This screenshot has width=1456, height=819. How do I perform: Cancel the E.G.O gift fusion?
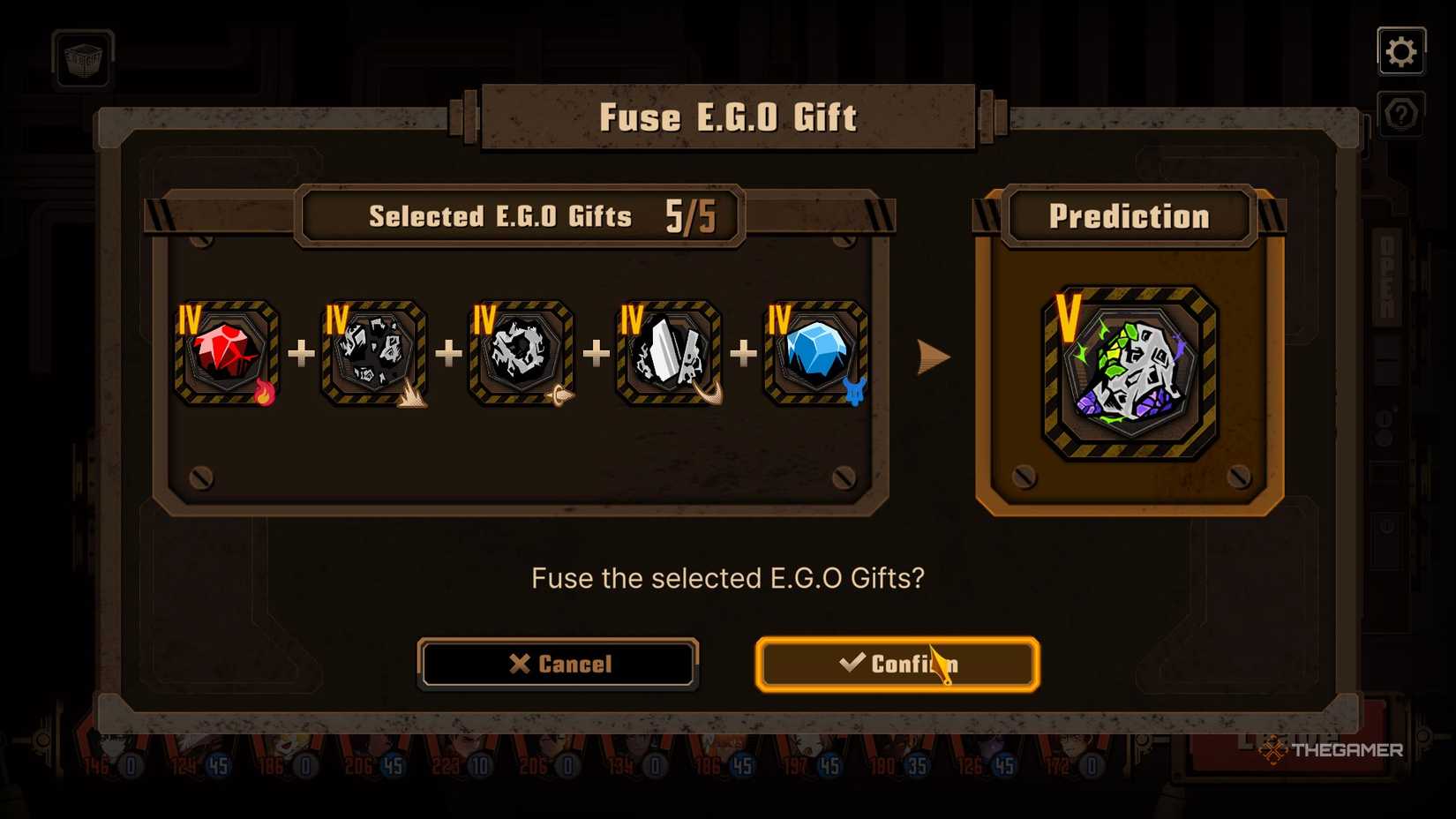pos(559,664)
